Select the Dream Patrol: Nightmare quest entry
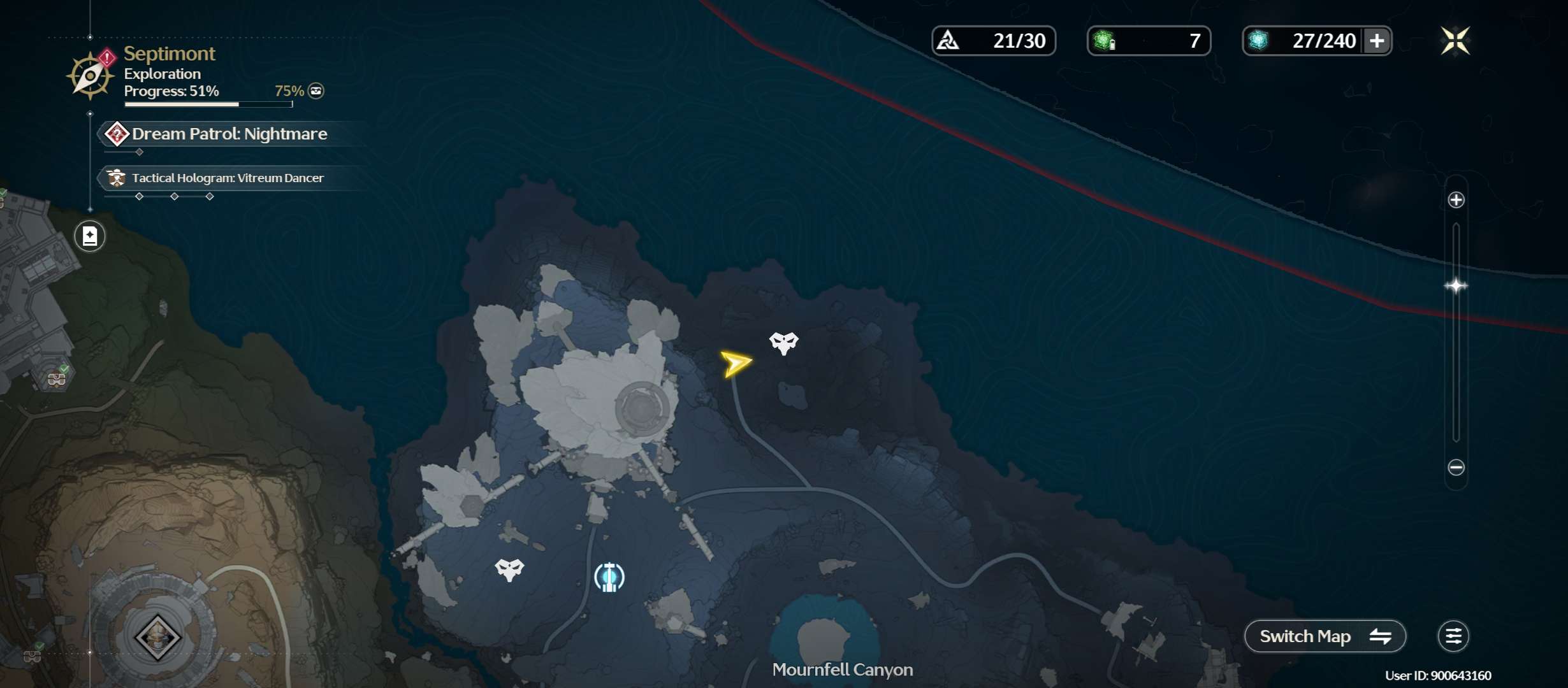This screenshot has width=1568, height=688. coord(228,134)
